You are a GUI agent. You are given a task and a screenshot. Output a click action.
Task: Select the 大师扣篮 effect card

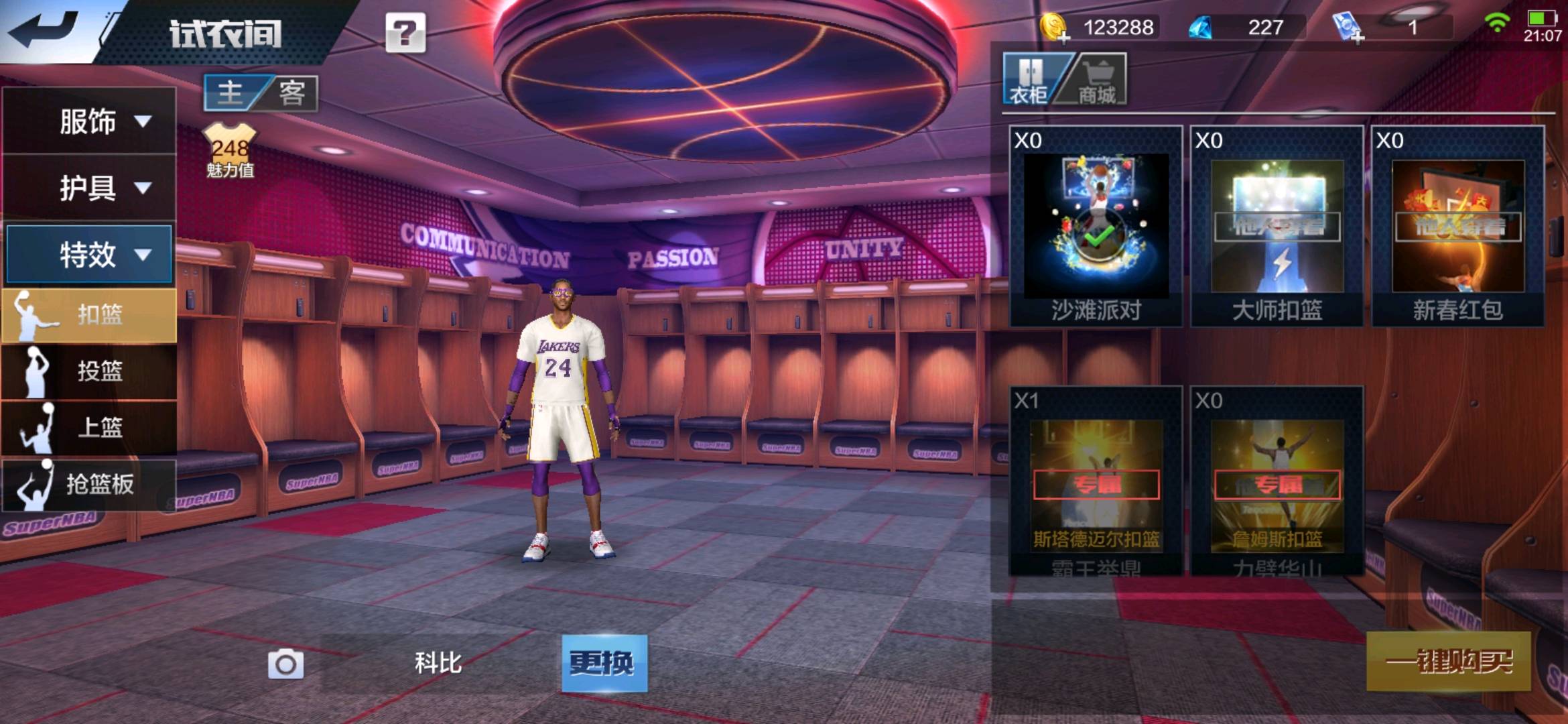pos(1277,226)
